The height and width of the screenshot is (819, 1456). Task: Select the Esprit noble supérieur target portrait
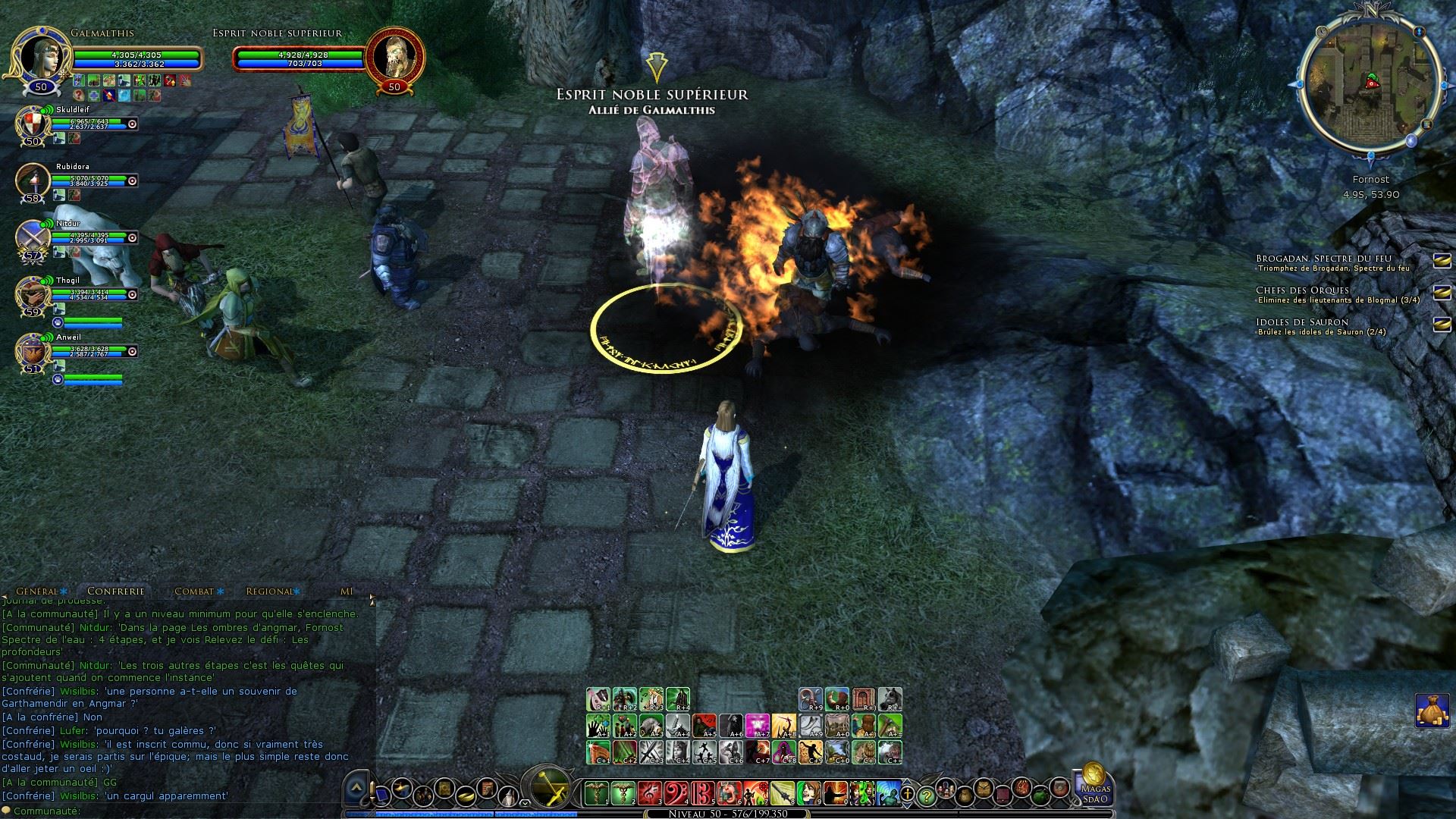pyautogui.click(x=394, y=57)
